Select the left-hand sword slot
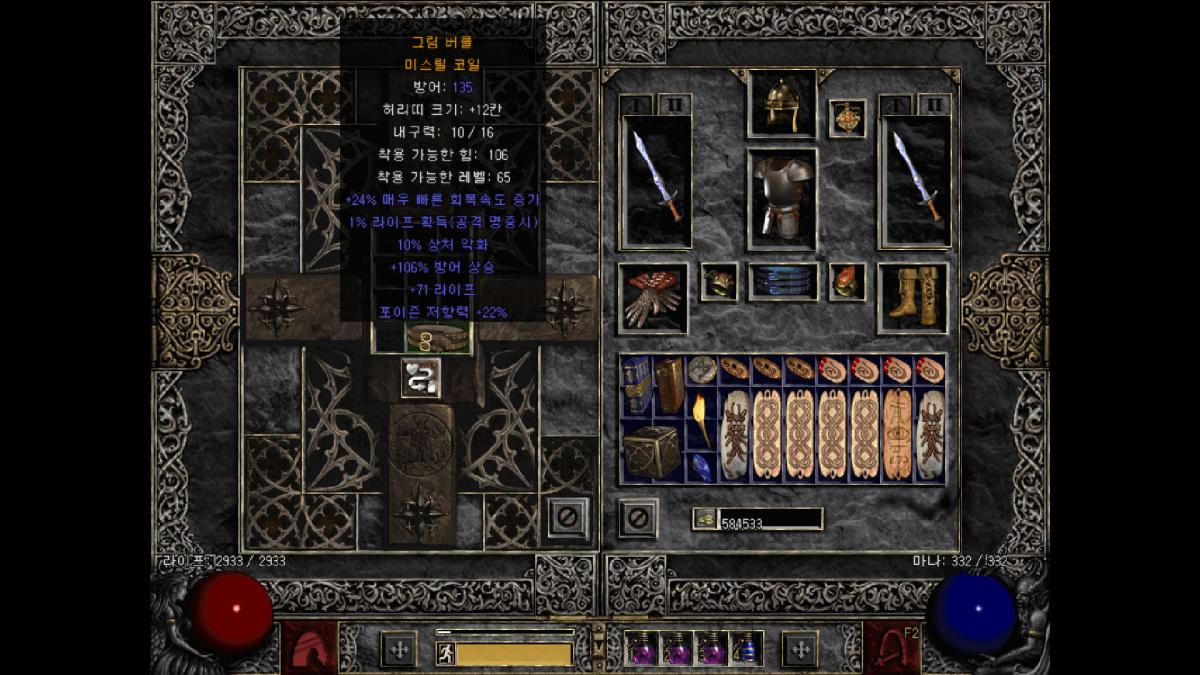 (x=656, y=181)
